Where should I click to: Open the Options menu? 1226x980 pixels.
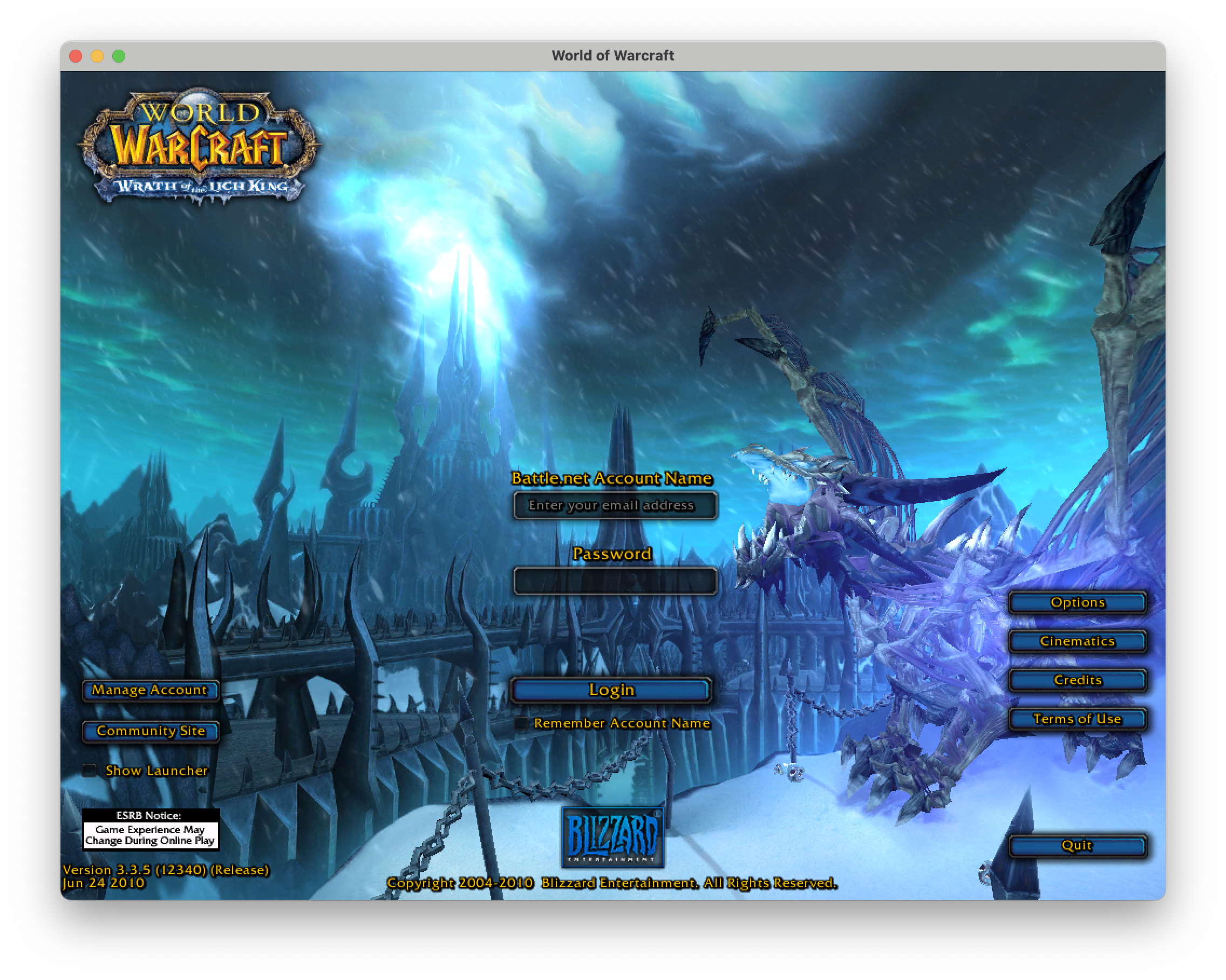coord(1077,602)
